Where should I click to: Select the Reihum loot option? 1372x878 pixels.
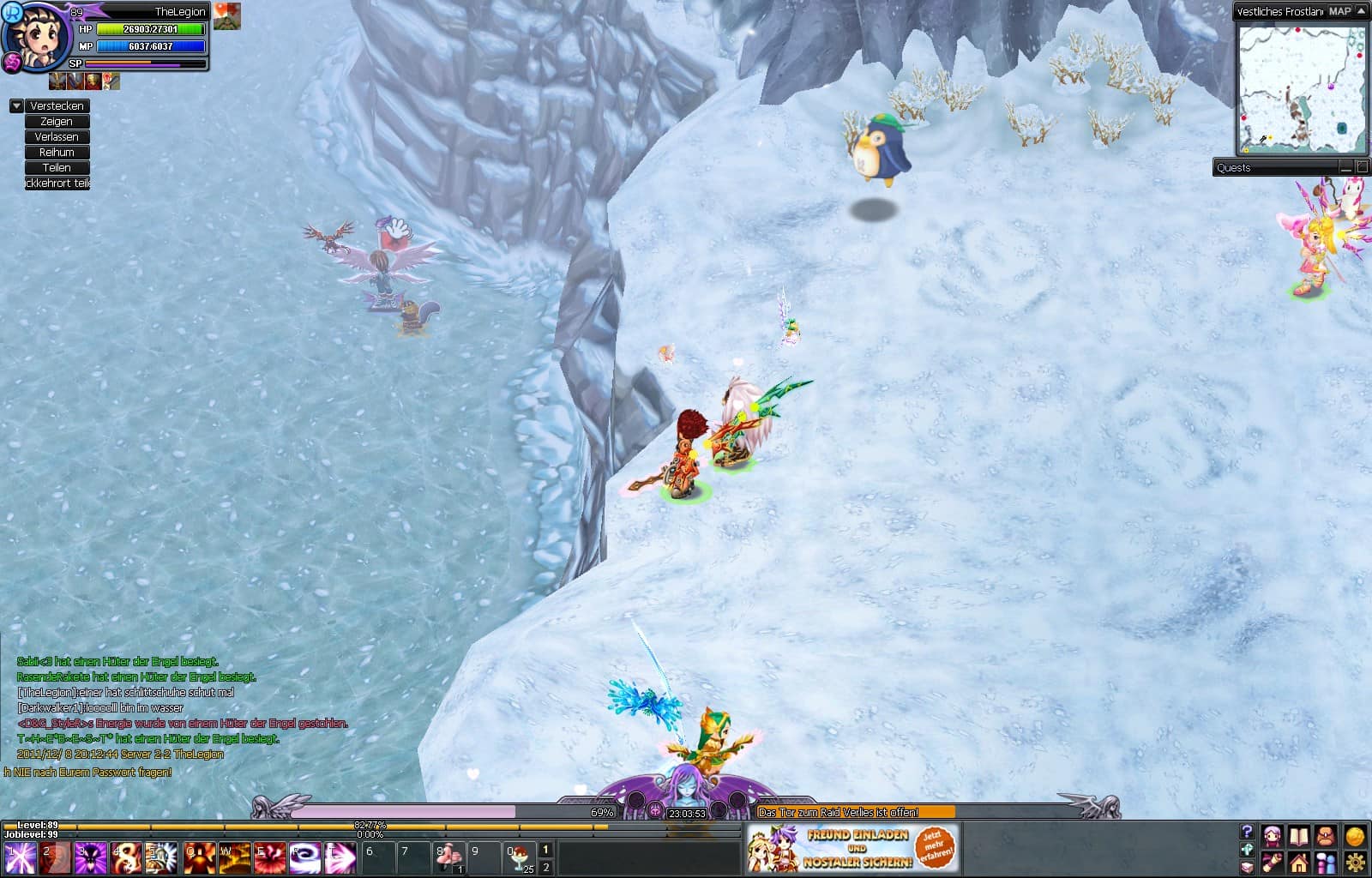coord(57,153)
